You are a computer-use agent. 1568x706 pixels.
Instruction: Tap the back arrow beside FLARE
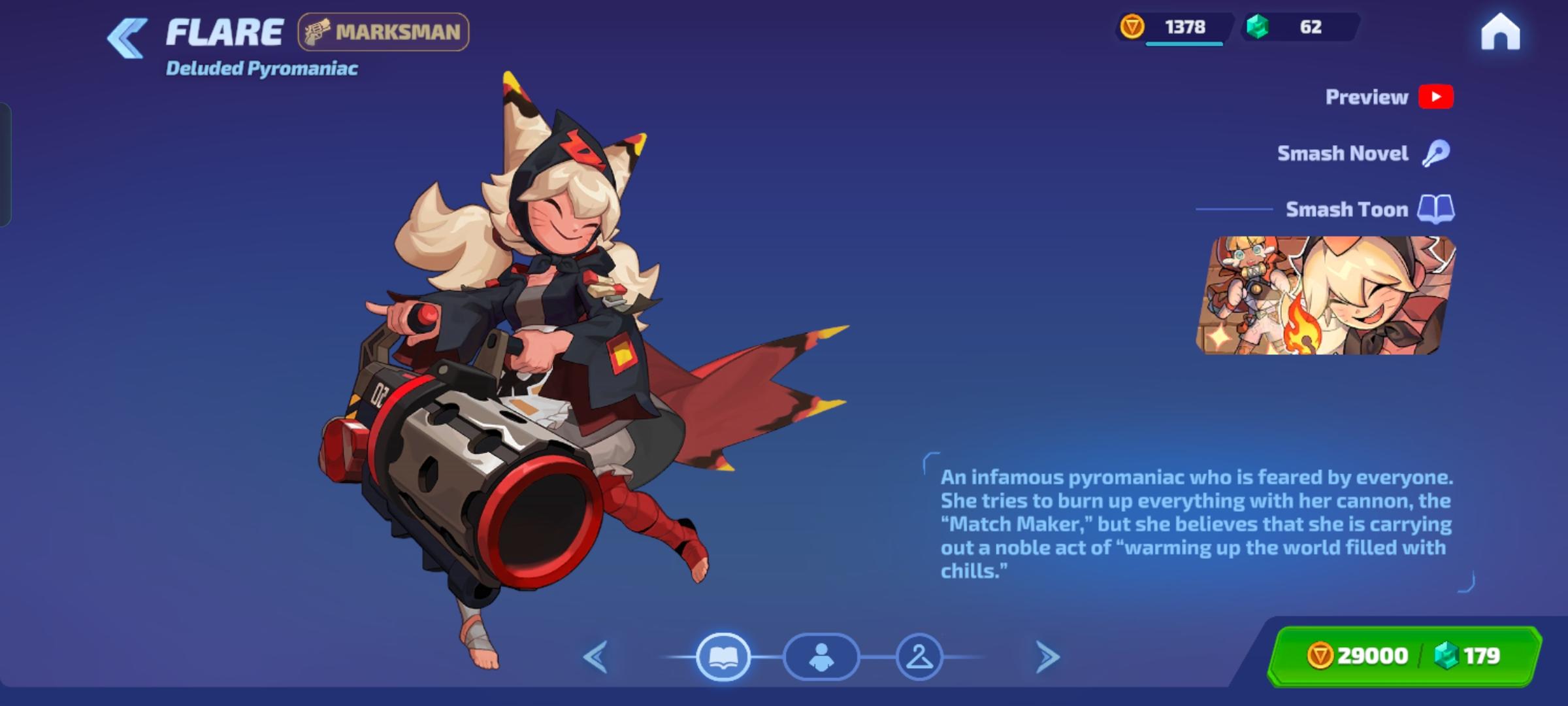[x=125, y=36]
